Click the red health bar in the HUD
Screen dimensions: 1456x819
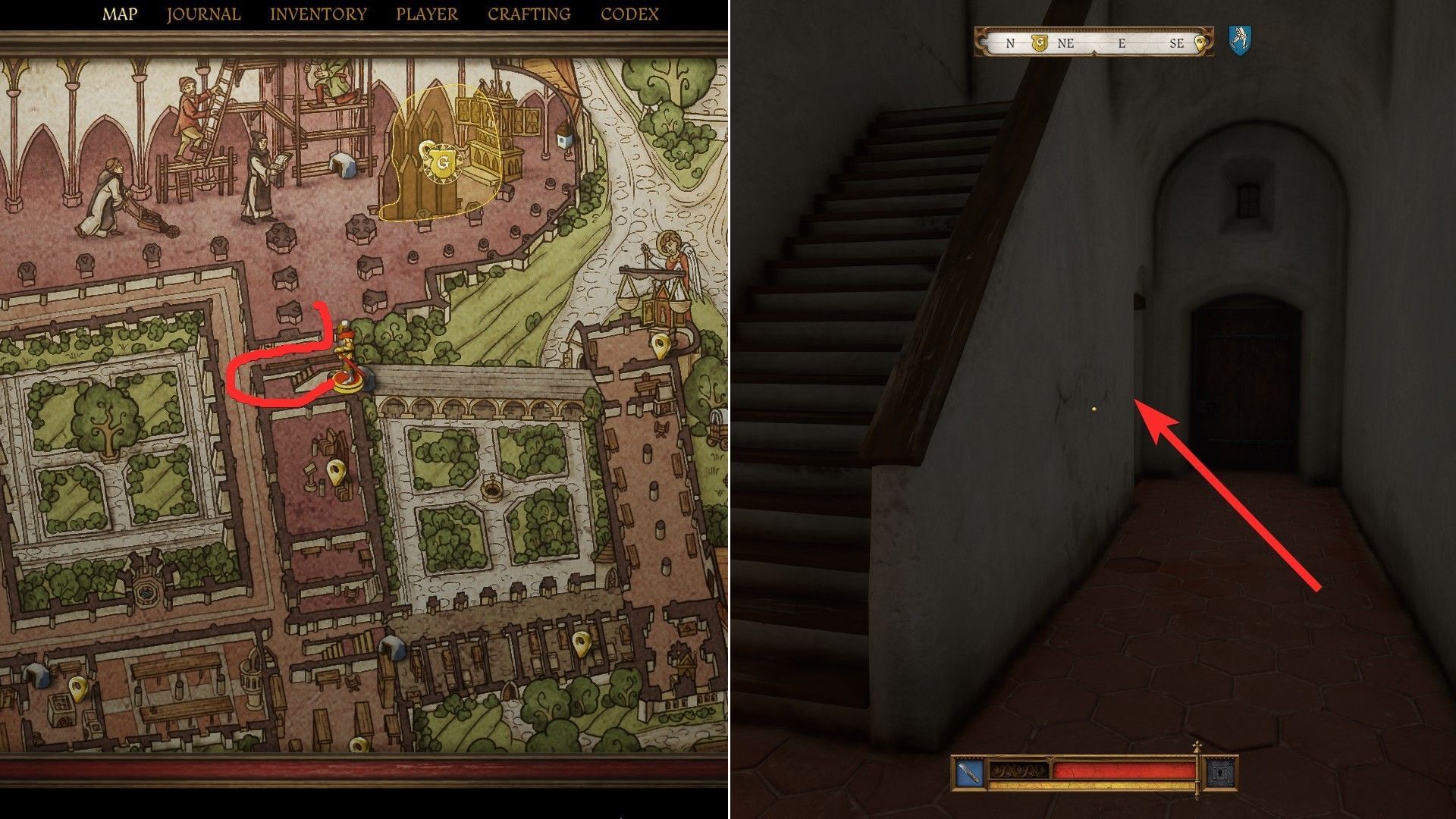[1122, 770]
